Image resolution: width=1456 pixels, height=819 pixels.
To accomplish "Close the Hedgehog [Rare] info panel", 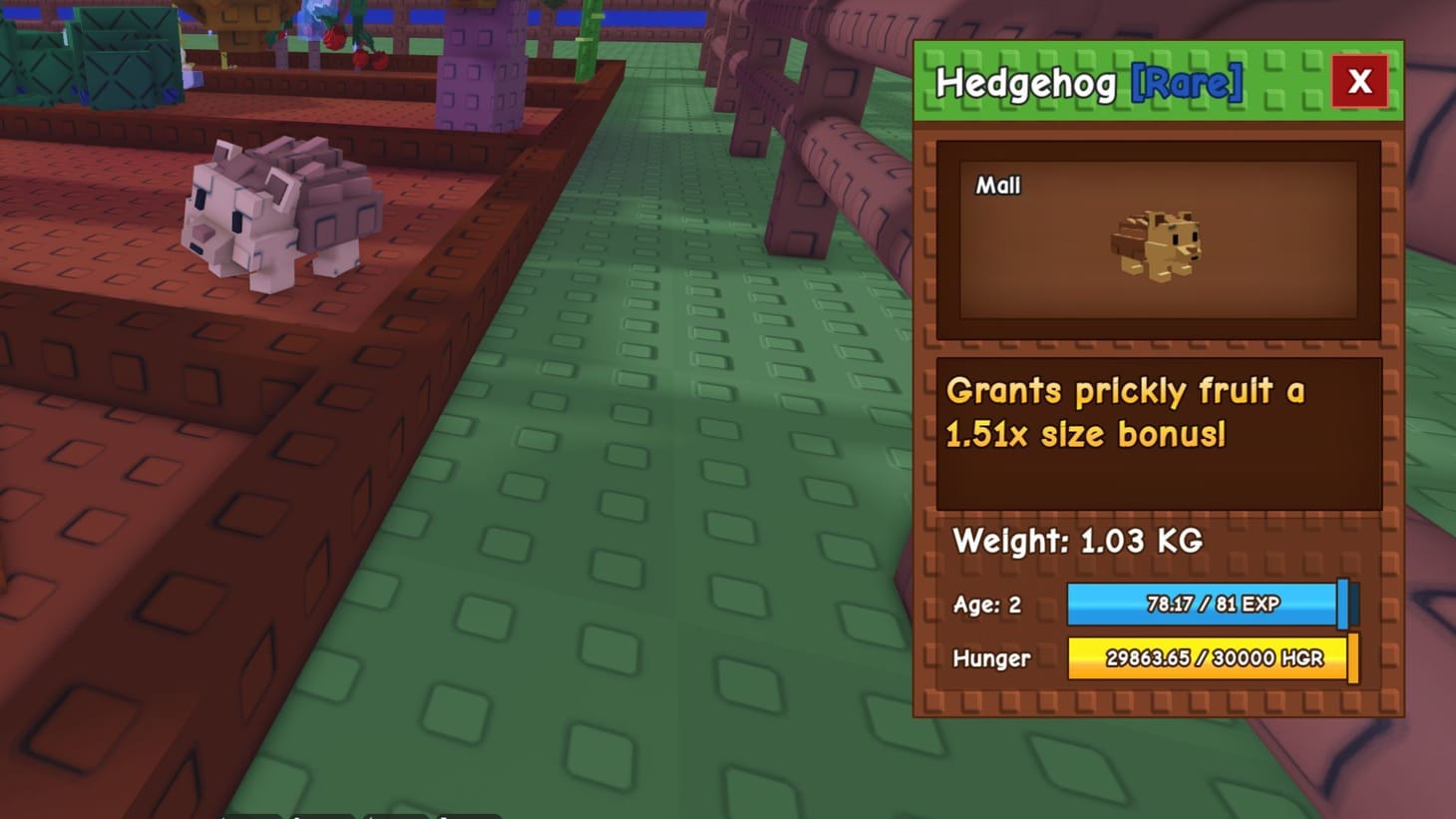I will 1360,82.
